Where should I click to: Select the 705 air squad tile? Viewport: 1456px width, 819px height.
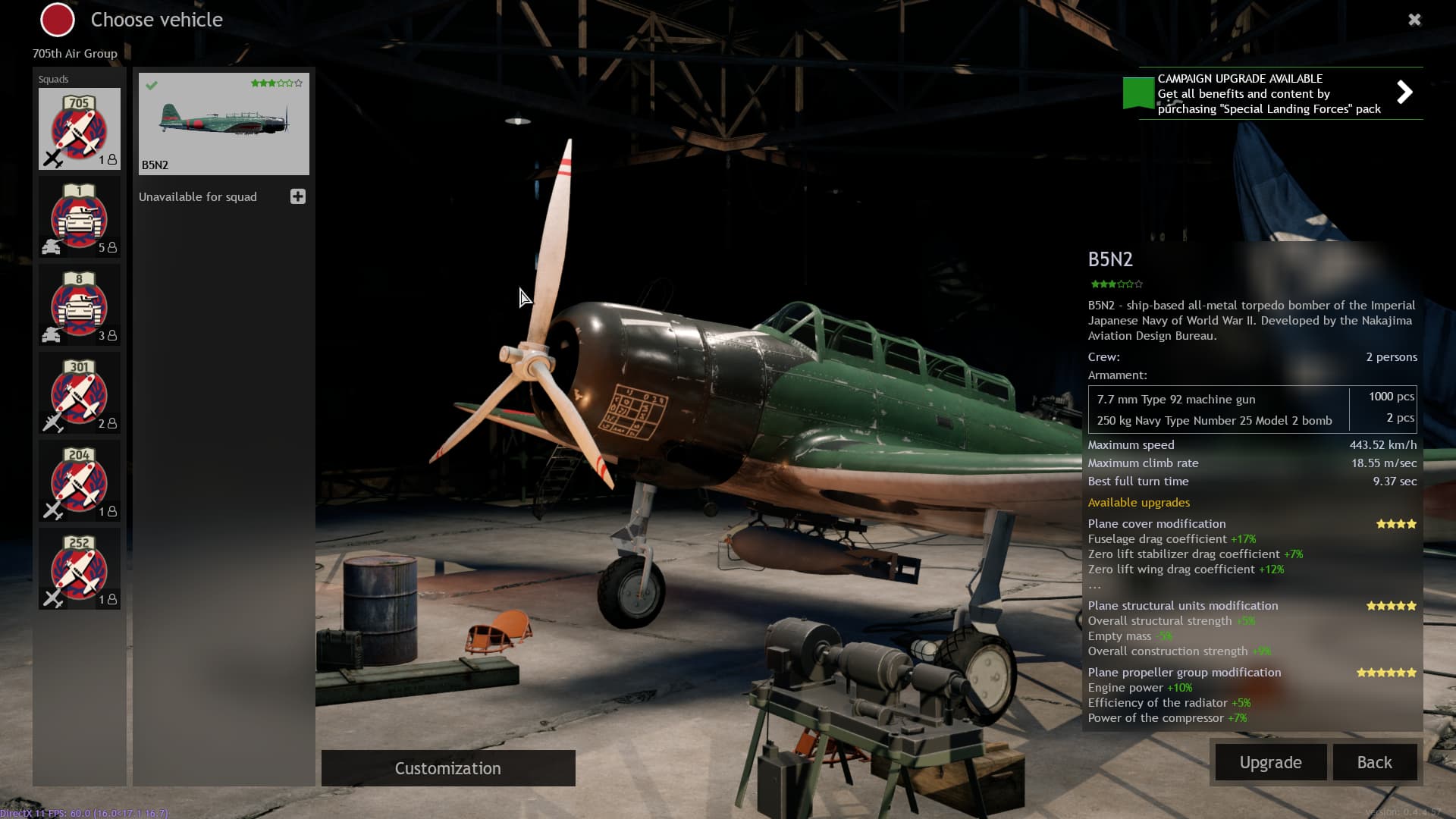pyautogui.click(x=80, y=129)
